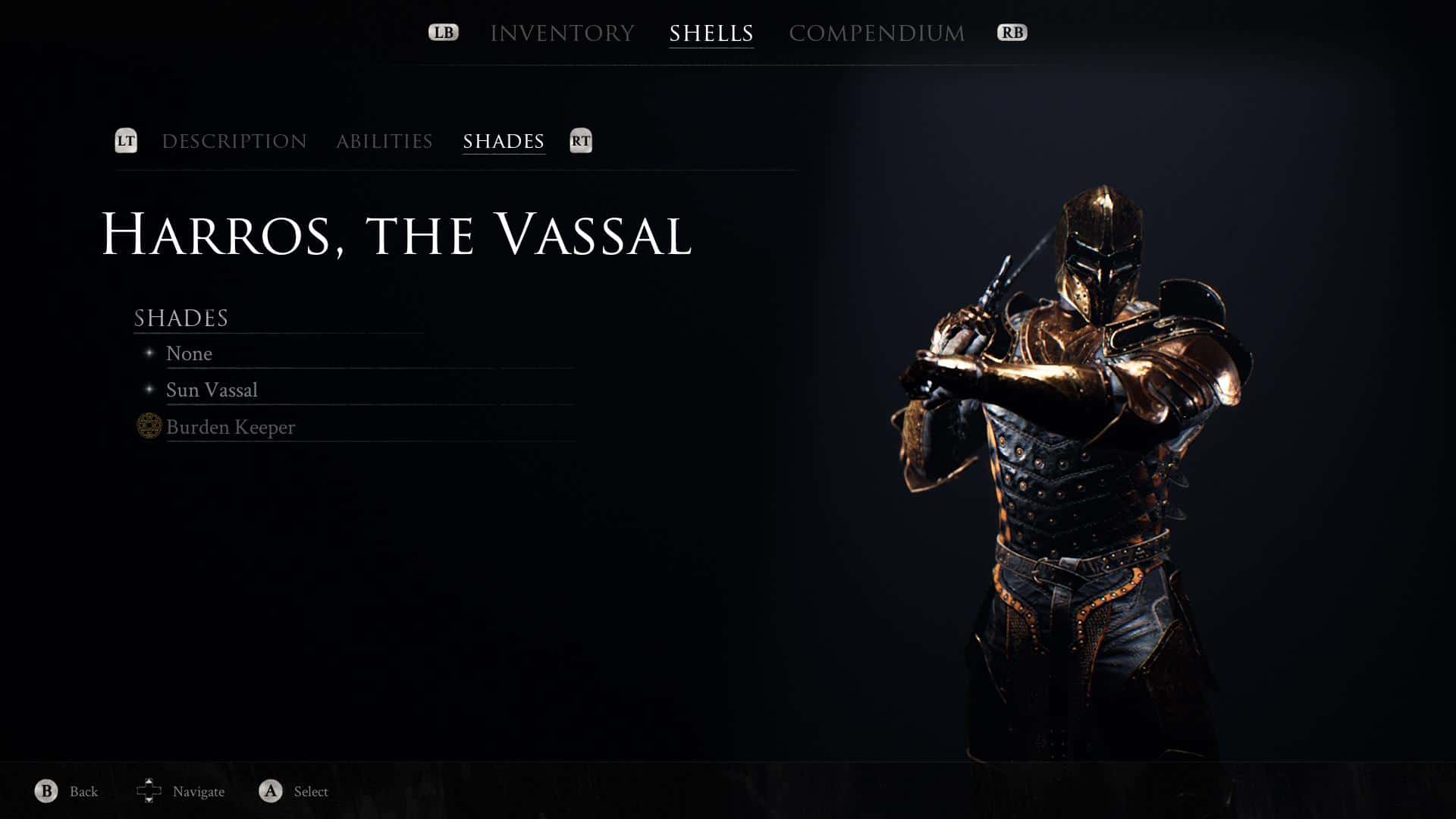Click the RB shoulder button icon
This screenshot has width=1456, height=819.
(x=1012, y=32)
